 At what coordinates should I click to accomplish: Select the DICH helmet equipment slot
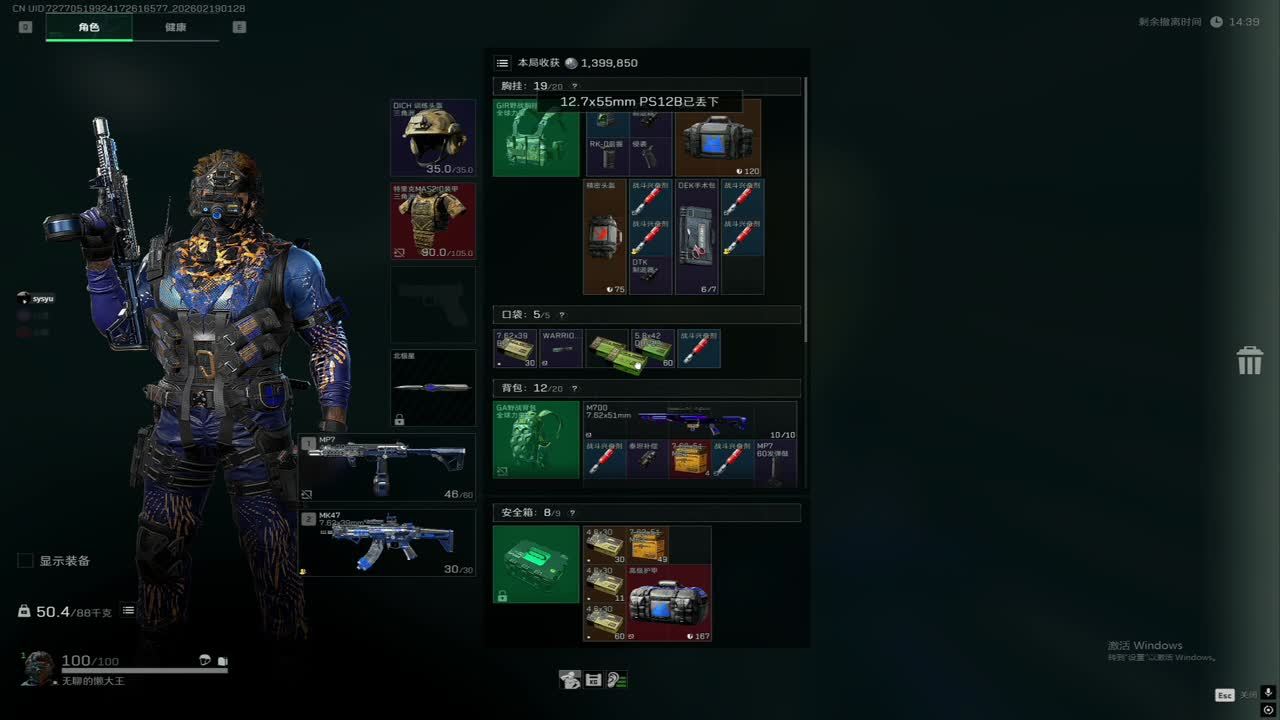coord(433,137)
